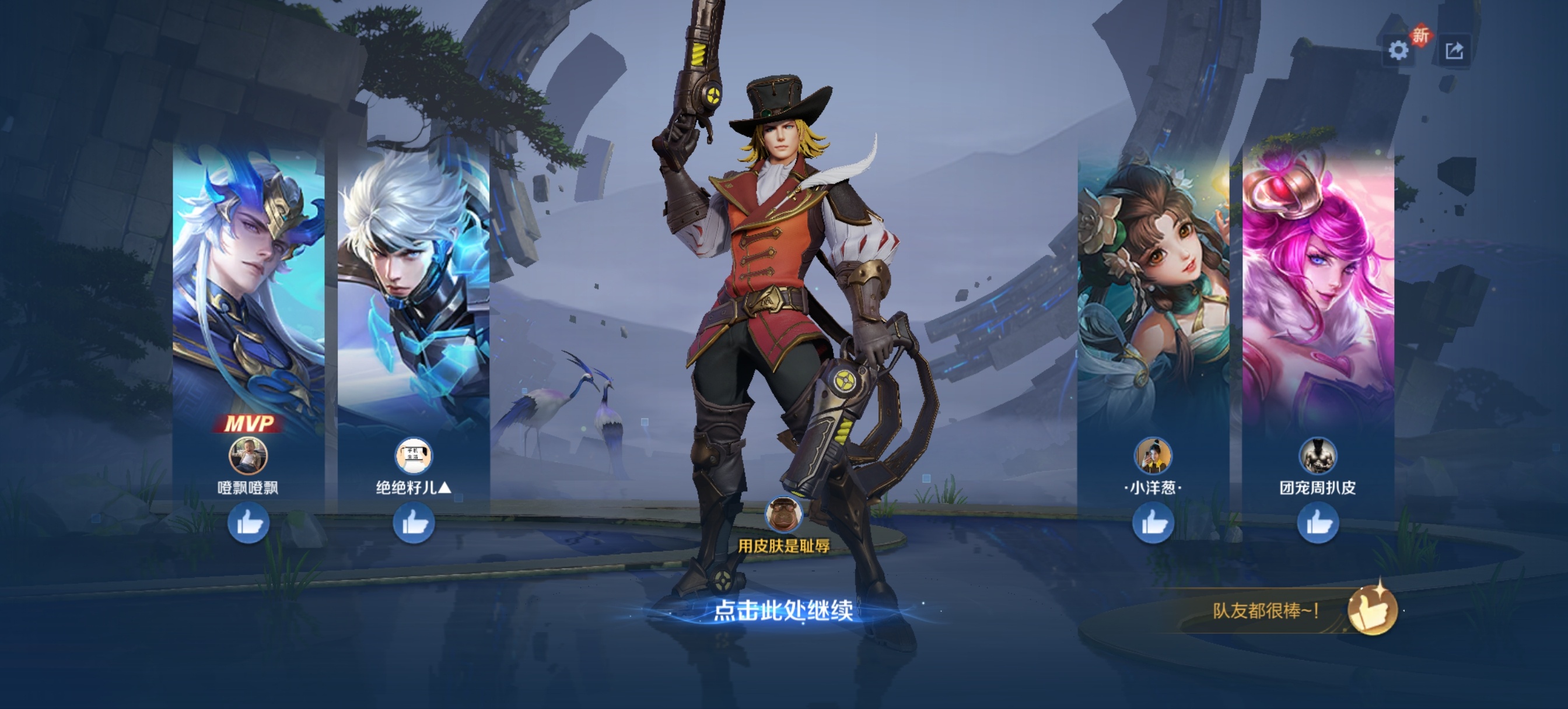The height and width of the screenshot is (709, 1568).
Task: Like teammate 绝绝籽儿▲ with thumbs-up
Action: tap(414, 523)
